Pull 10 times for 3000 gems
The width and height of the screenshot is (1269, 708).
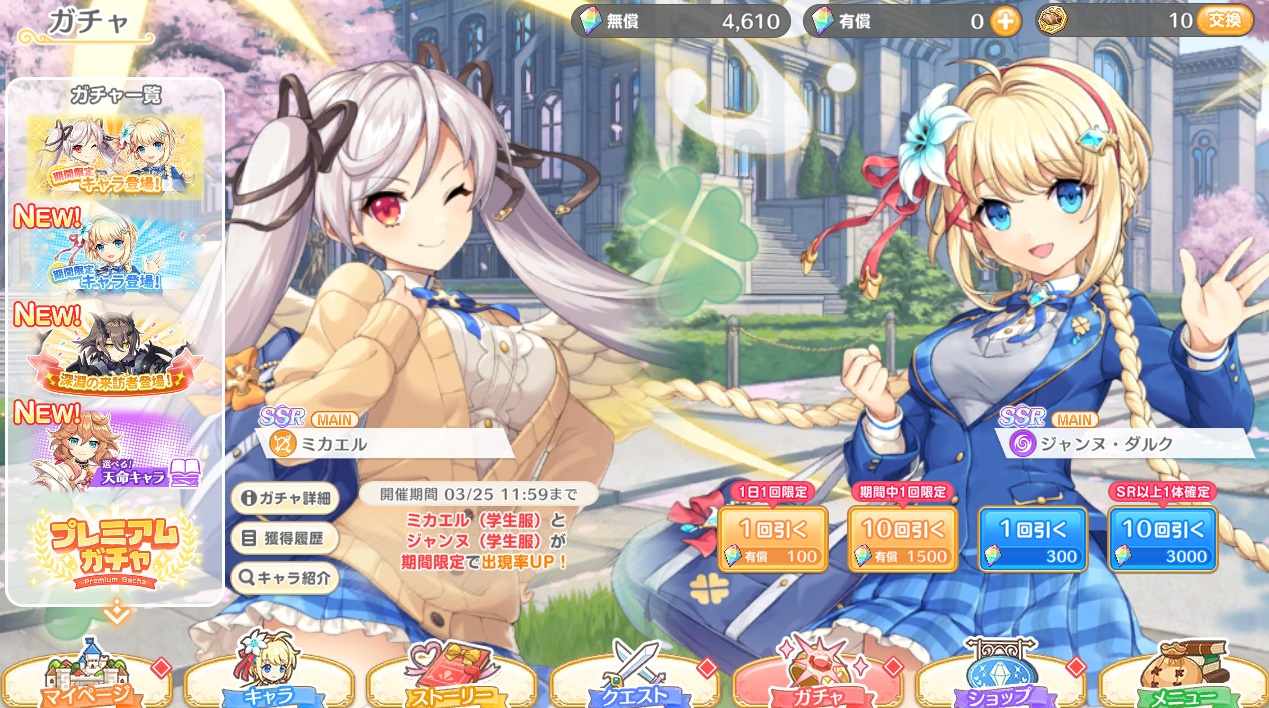[x=1162, y=539]
